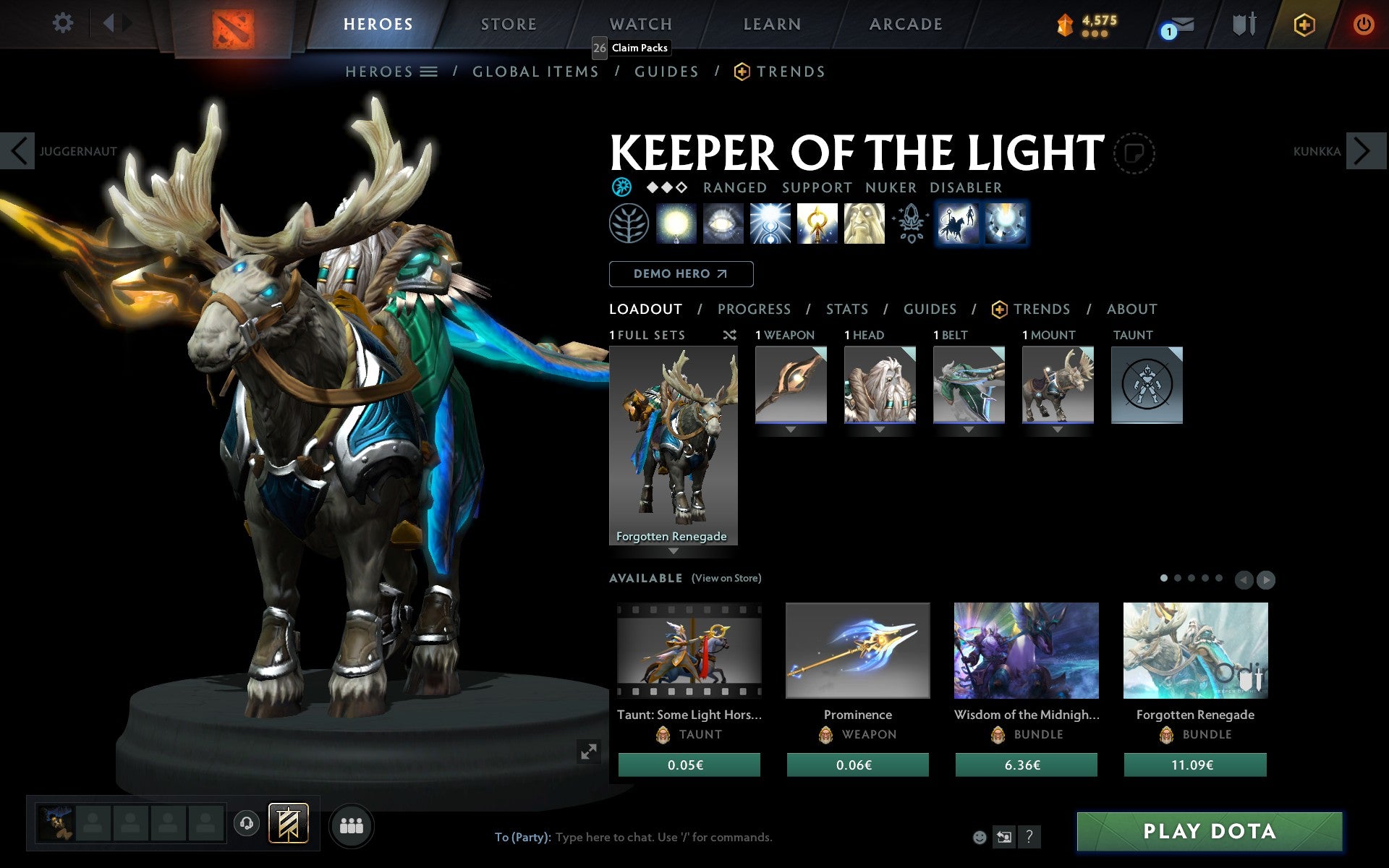This screenshot has height=868, width=1389.
Task: Toggle voice chat with the headset icon
Action: point(247,825)
